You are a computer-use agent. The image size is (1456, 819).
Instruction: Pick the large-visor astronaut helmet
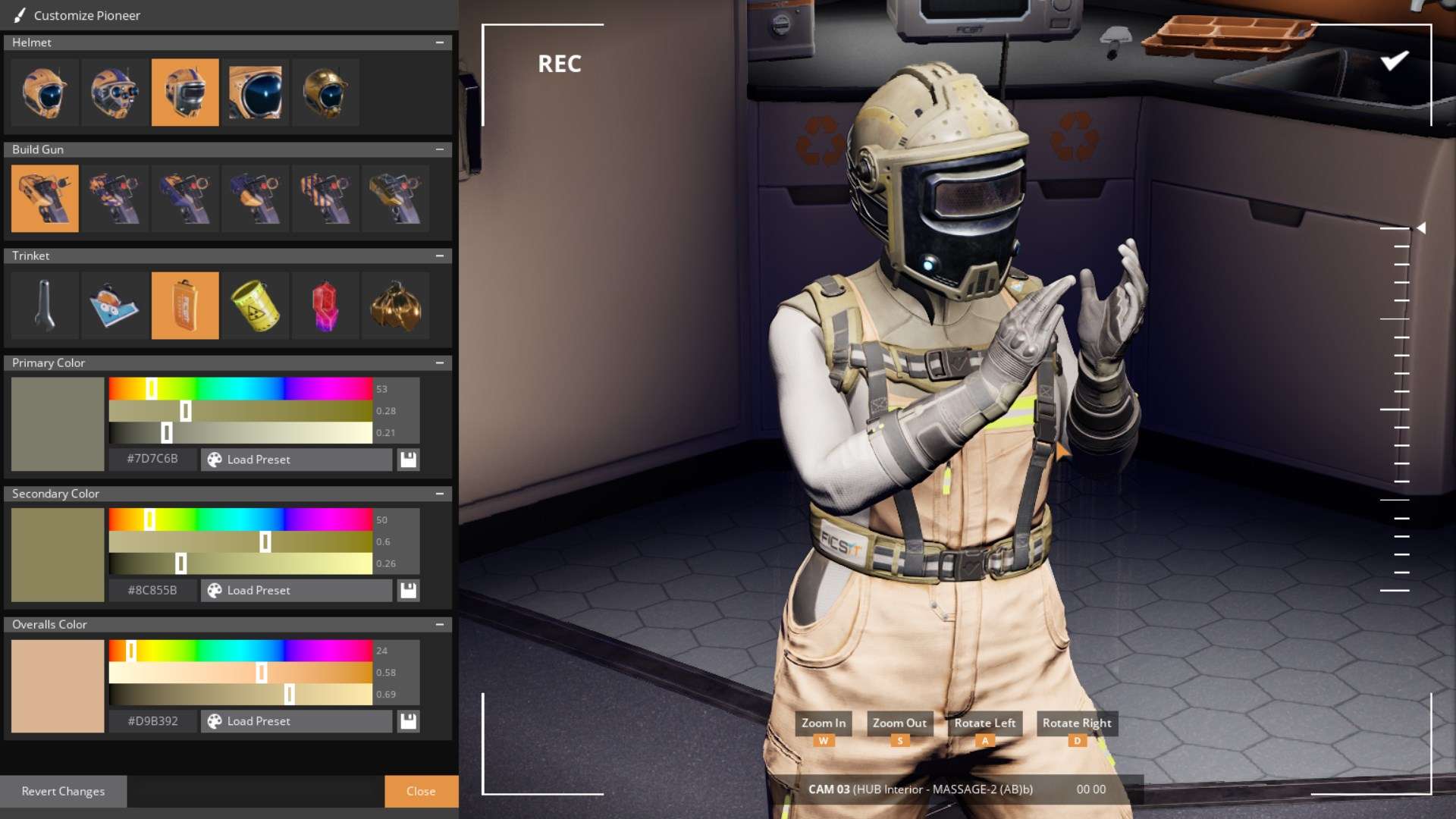click(256, 93)
